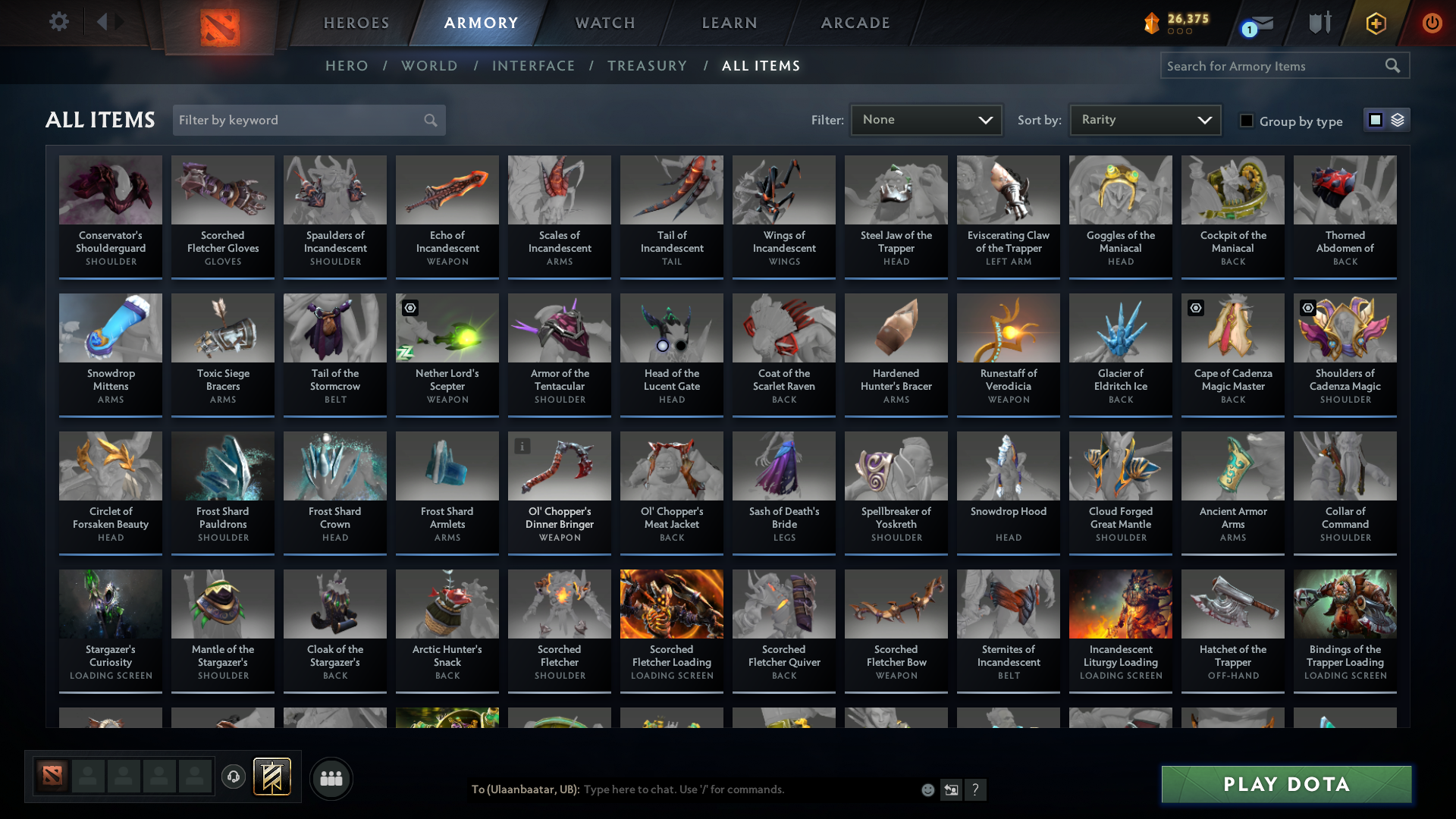The width and height of the screenshot is (1456, 819).
Task: Enable the Group by type checkbox
Action: click(x=1247, y=121)
